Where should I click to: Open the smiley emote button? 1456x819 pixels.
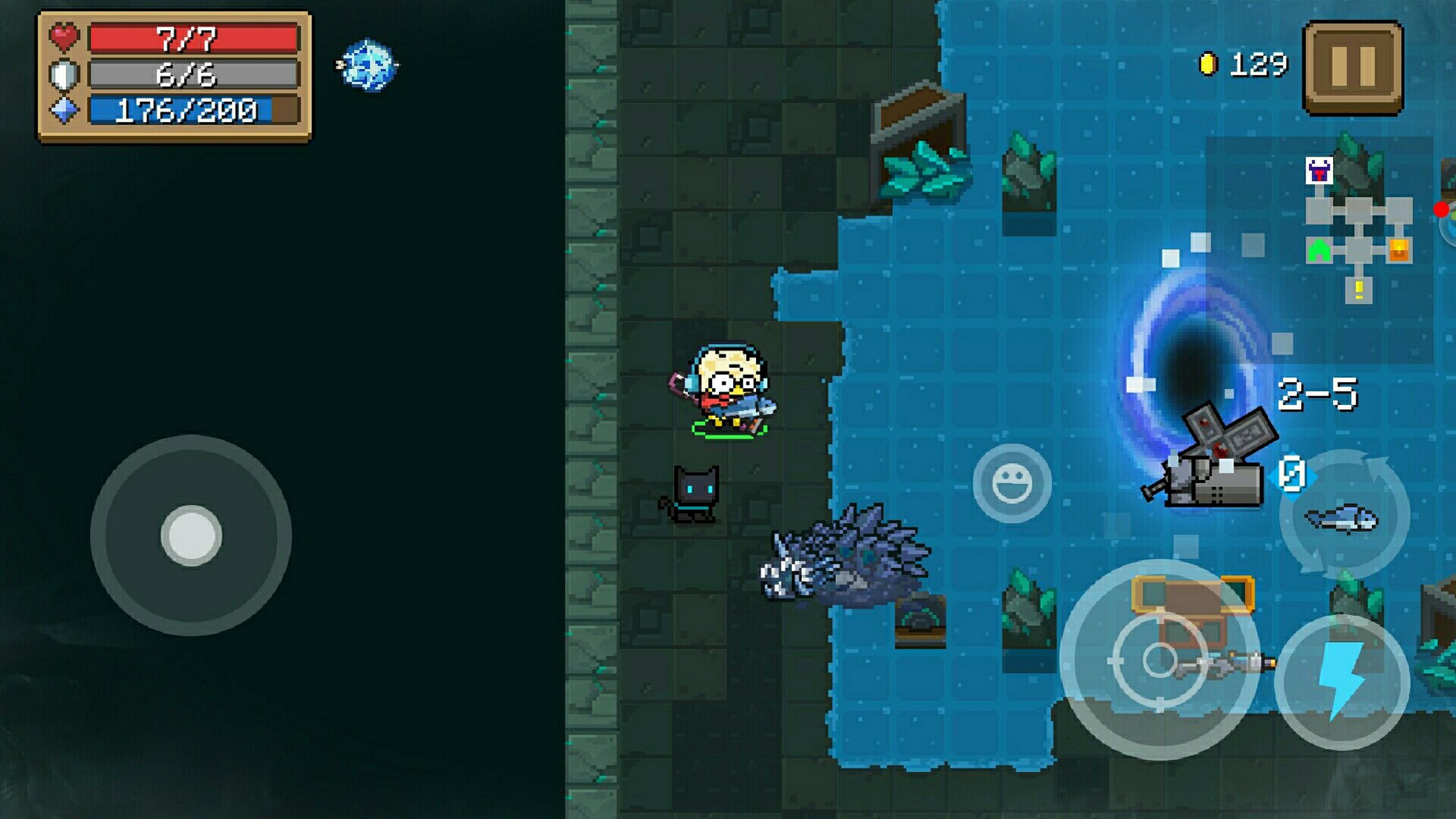coord(1011,483)
